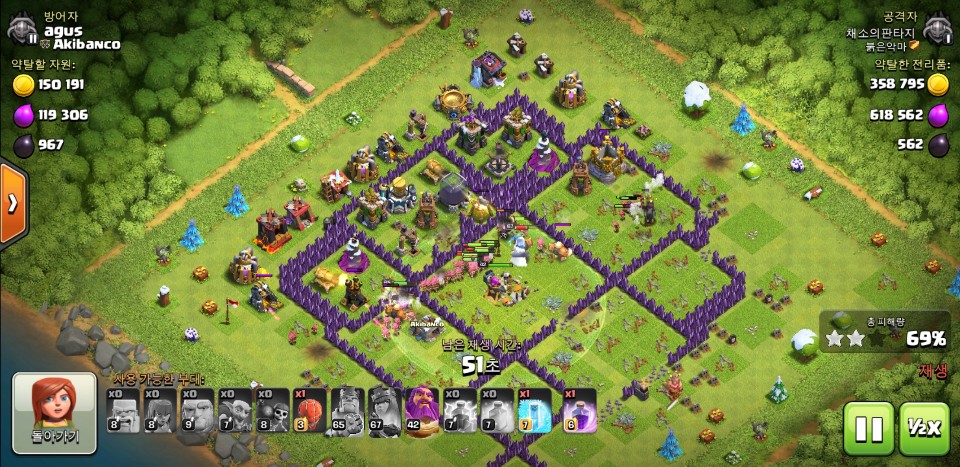This screenshot has height=467, width=960.
Task: Choose the purple Rage spell slot
Action: coord(579,410)
